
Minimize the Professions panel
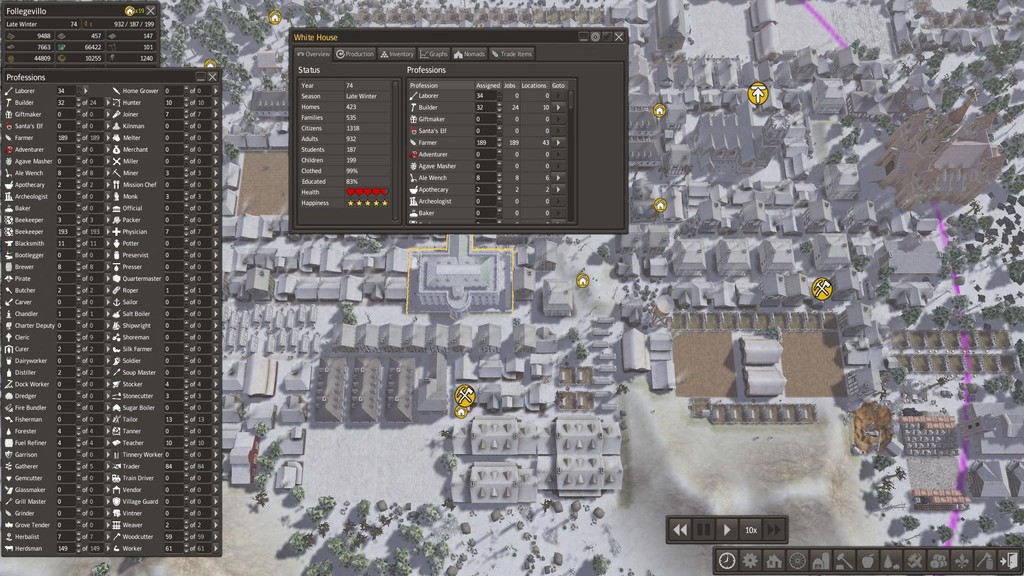coord(200,77)
